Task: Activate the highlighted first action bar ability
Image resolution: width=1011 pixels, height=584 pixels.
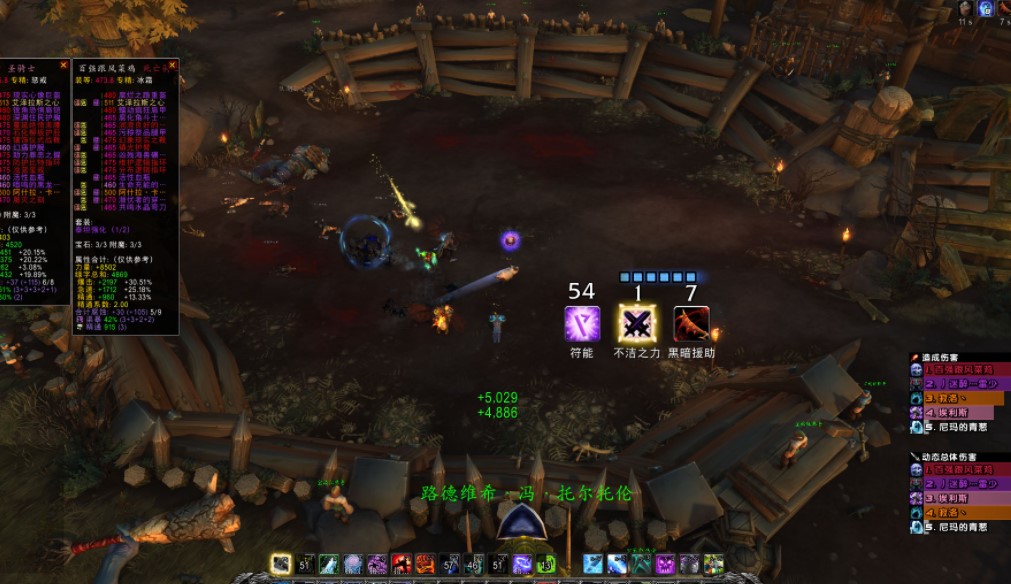Action: click(x=282, y=564)
